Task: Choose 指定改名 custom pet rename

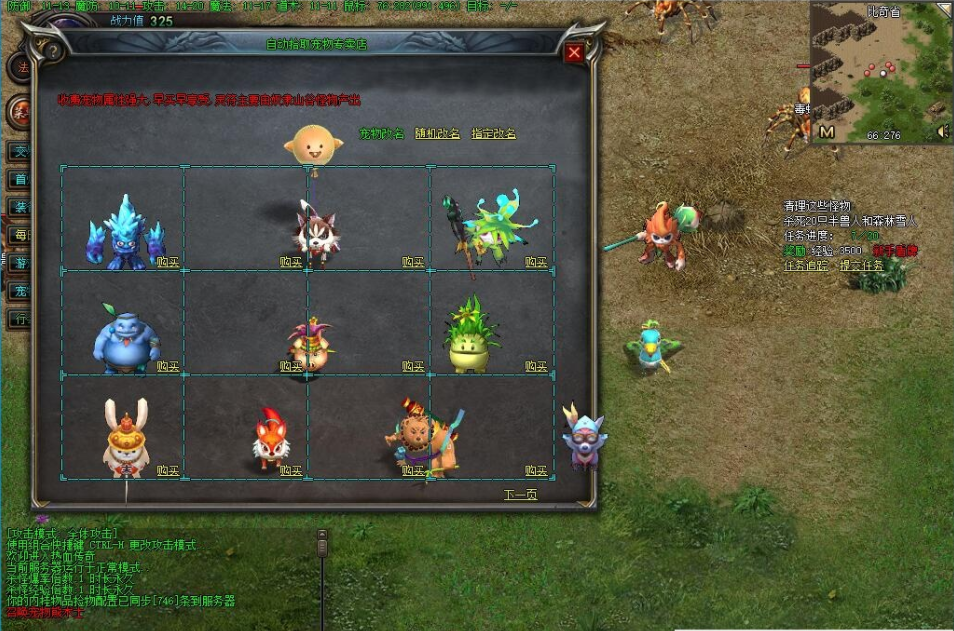Action: [494, 134]
